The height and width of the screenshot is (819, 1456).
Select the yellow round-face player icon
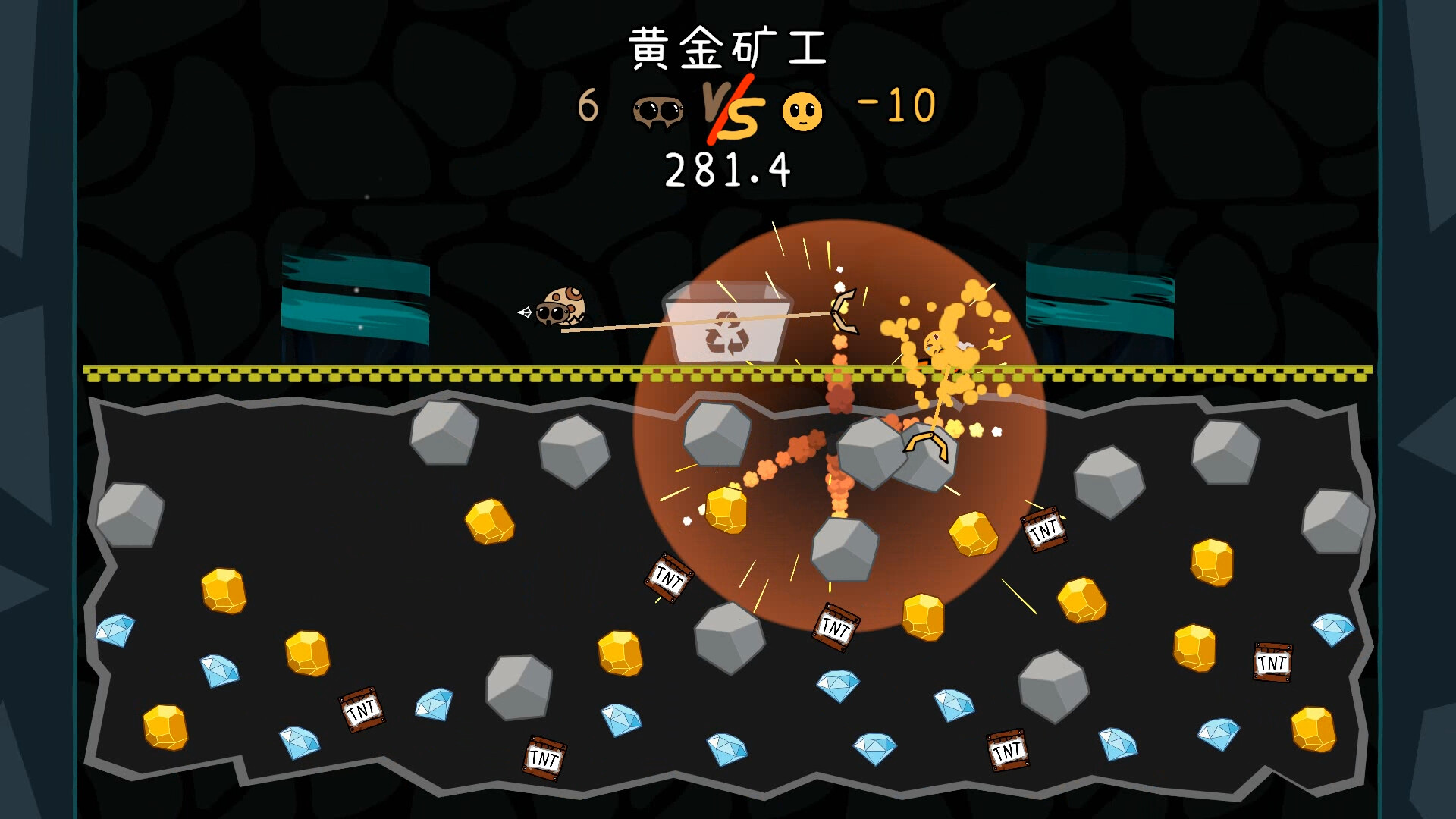802,112
